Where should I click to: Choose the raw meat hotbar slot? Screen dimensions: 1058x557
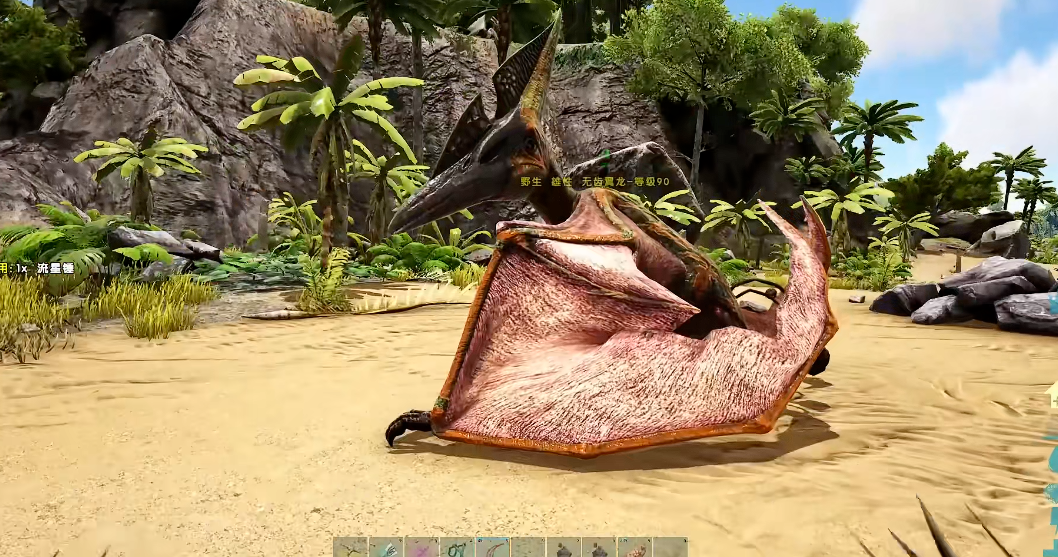[x=634, y=548]
